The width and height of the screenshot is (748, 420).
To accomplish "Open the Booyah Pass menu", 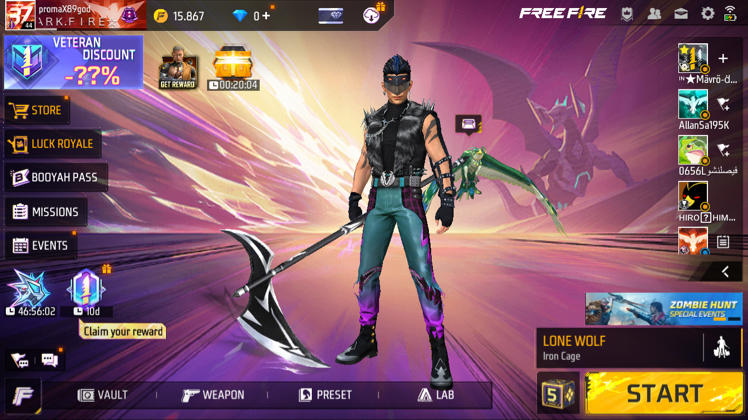I will click(x=56, y=177).
